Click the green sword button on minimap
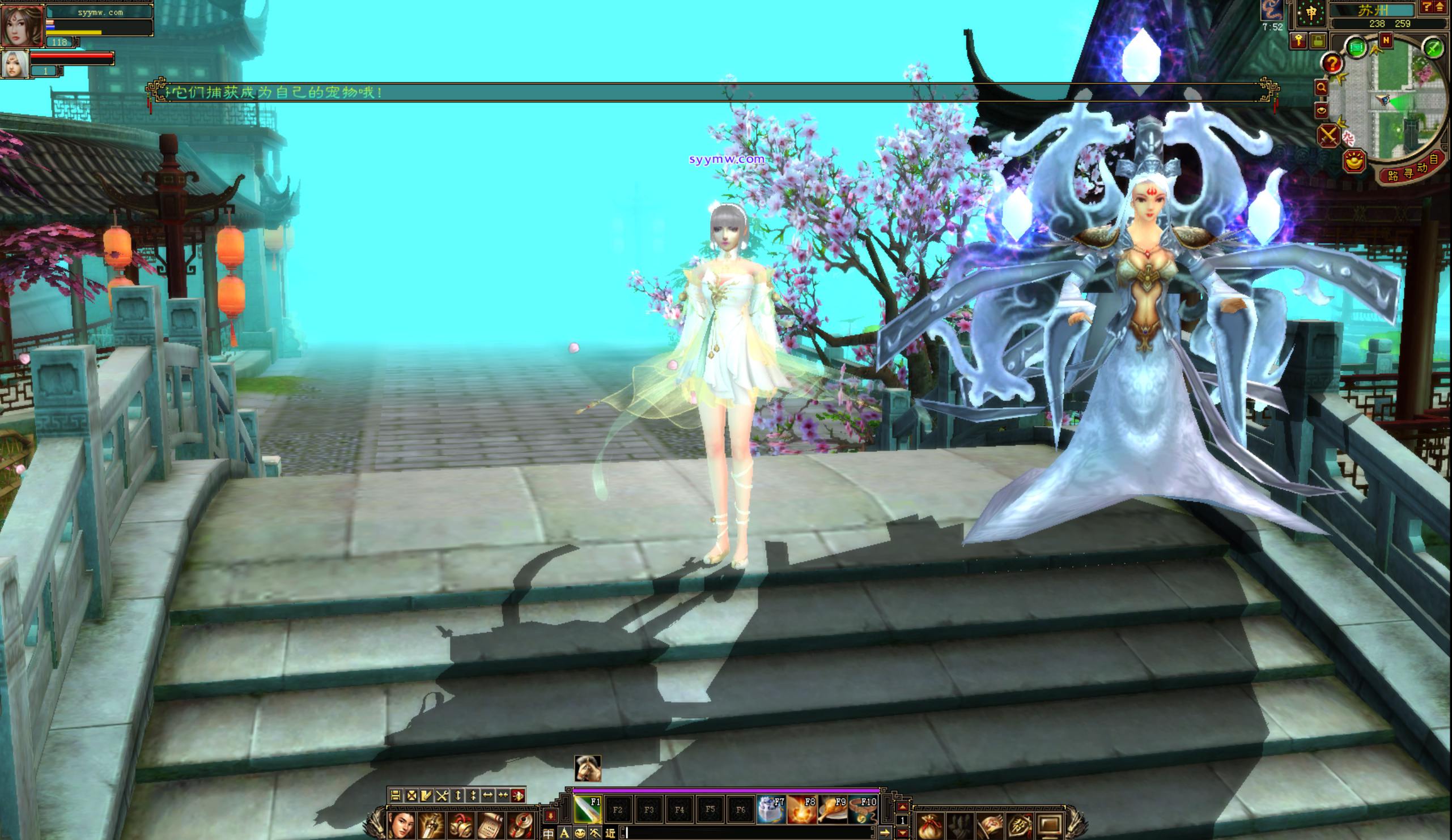Viewport: 1452px width, 840px height. point(1433,48)
